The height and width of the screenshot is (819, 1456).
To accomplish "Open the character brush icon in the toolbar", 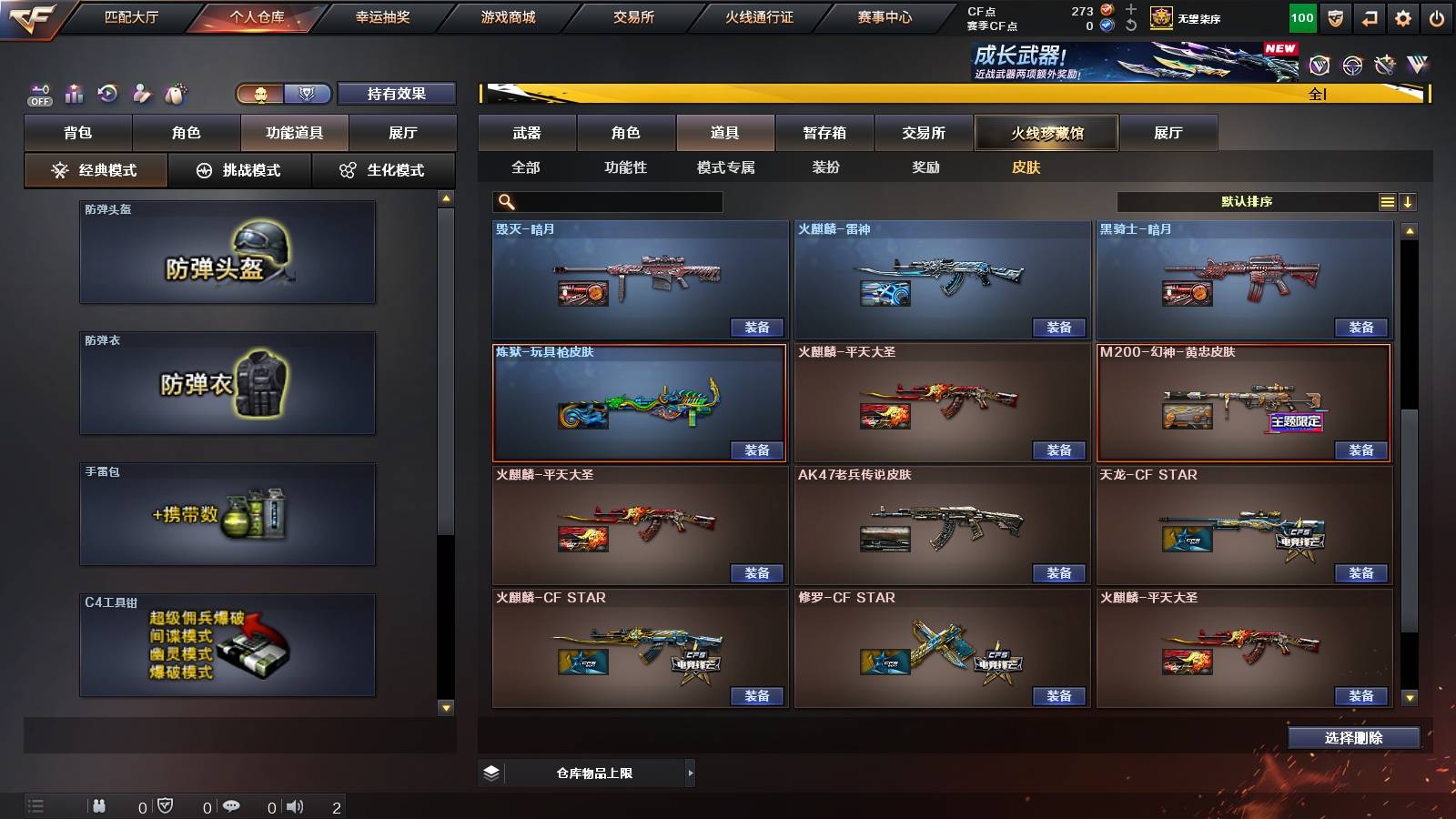I will (141, 91).
